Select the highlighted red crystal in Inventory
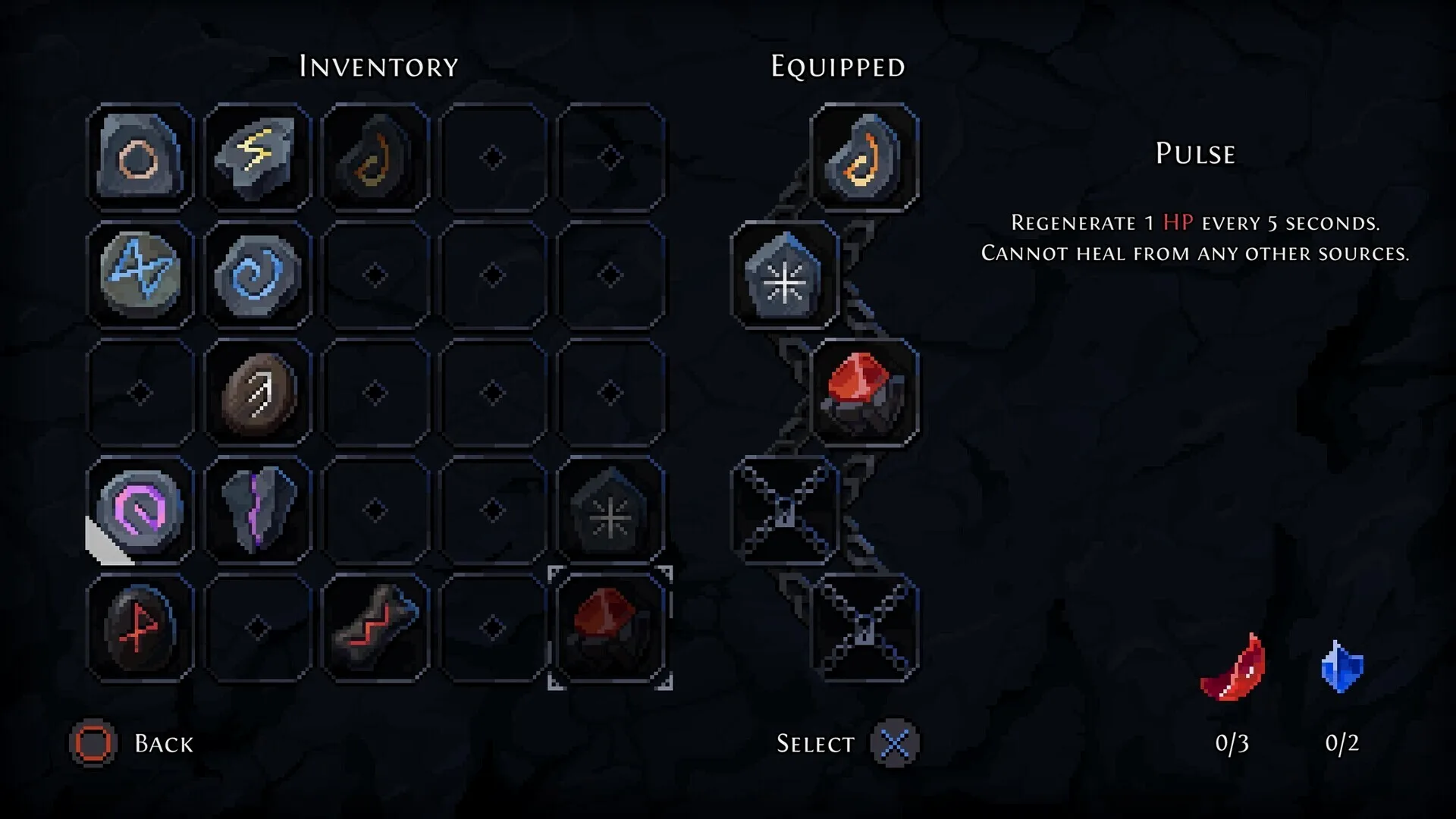The height and width of the screenshot is (819, 1456). [x=610, y=628]
